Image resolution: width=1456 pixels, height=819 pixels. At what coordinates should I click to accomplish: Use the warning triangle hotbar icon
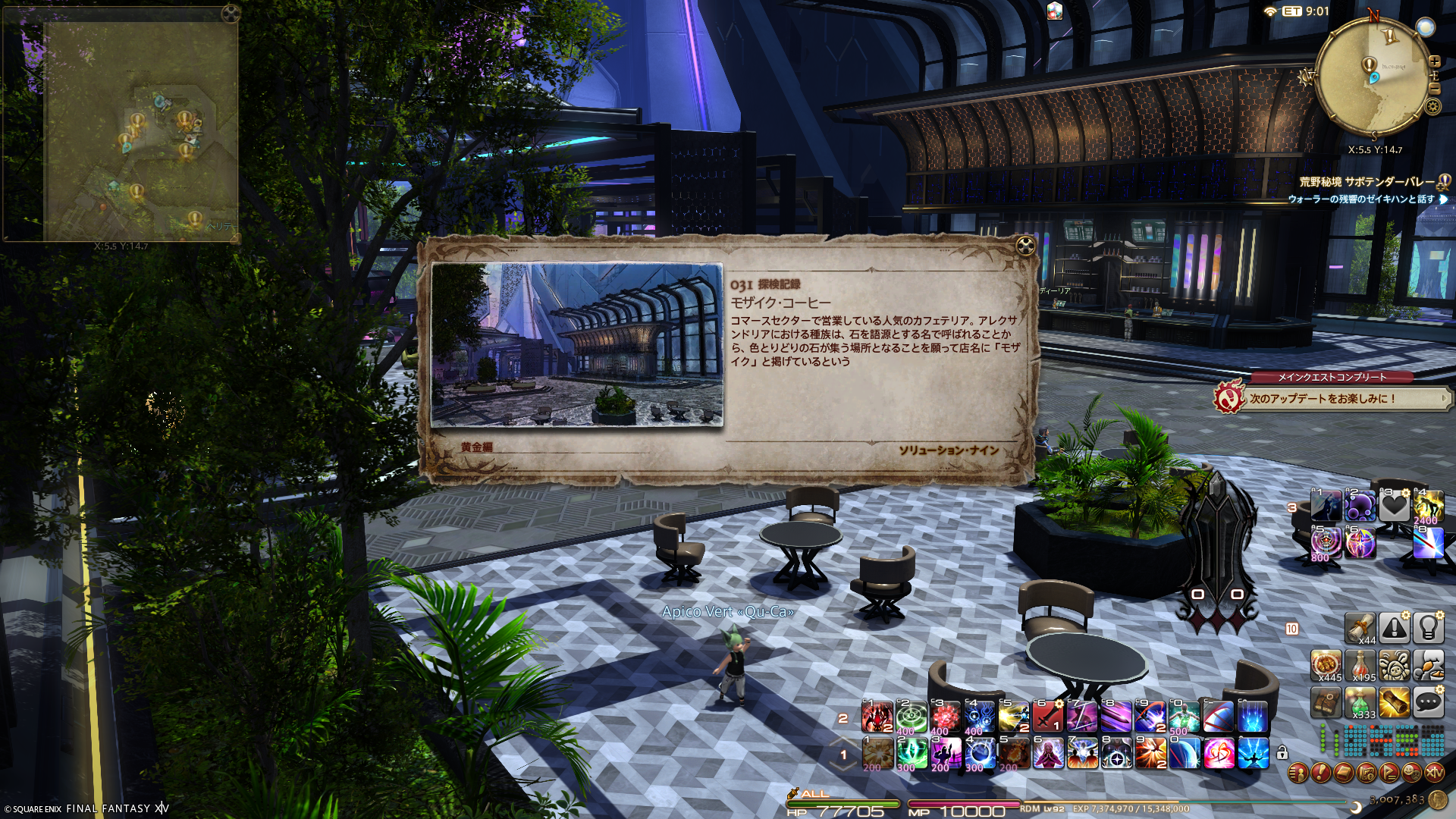(x=1394, y=628)
